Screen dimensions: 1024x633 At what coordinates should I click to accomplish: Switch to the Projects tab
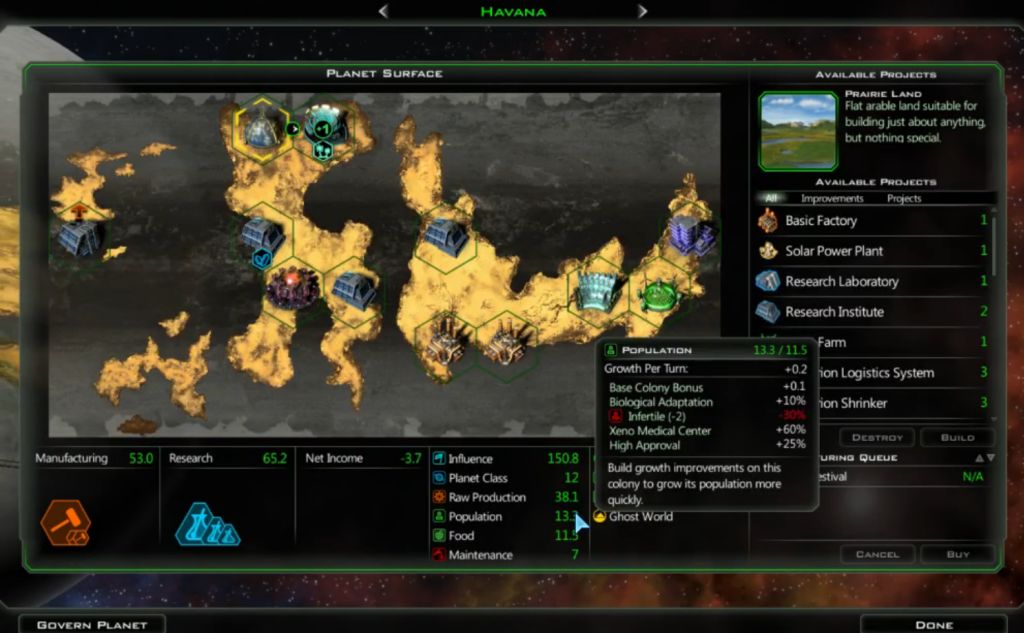pos(904,199)
